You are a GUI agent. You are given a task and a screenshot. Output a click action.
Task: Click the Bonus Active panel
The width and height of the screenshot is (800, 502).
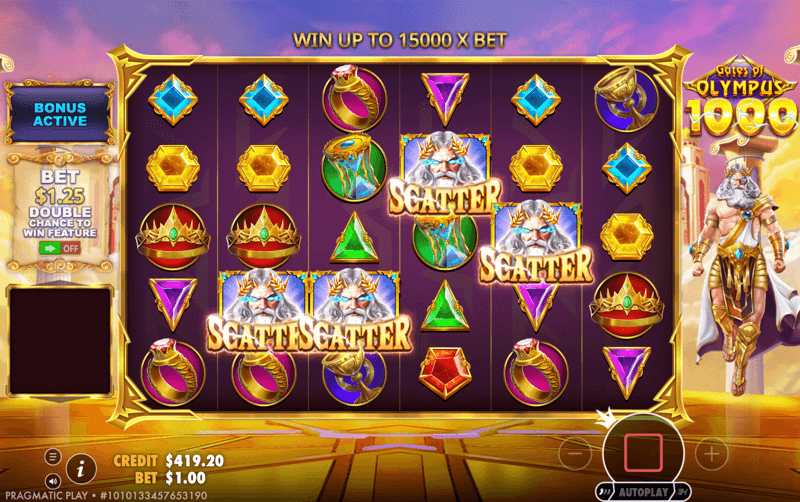click(x=60, y=113)
